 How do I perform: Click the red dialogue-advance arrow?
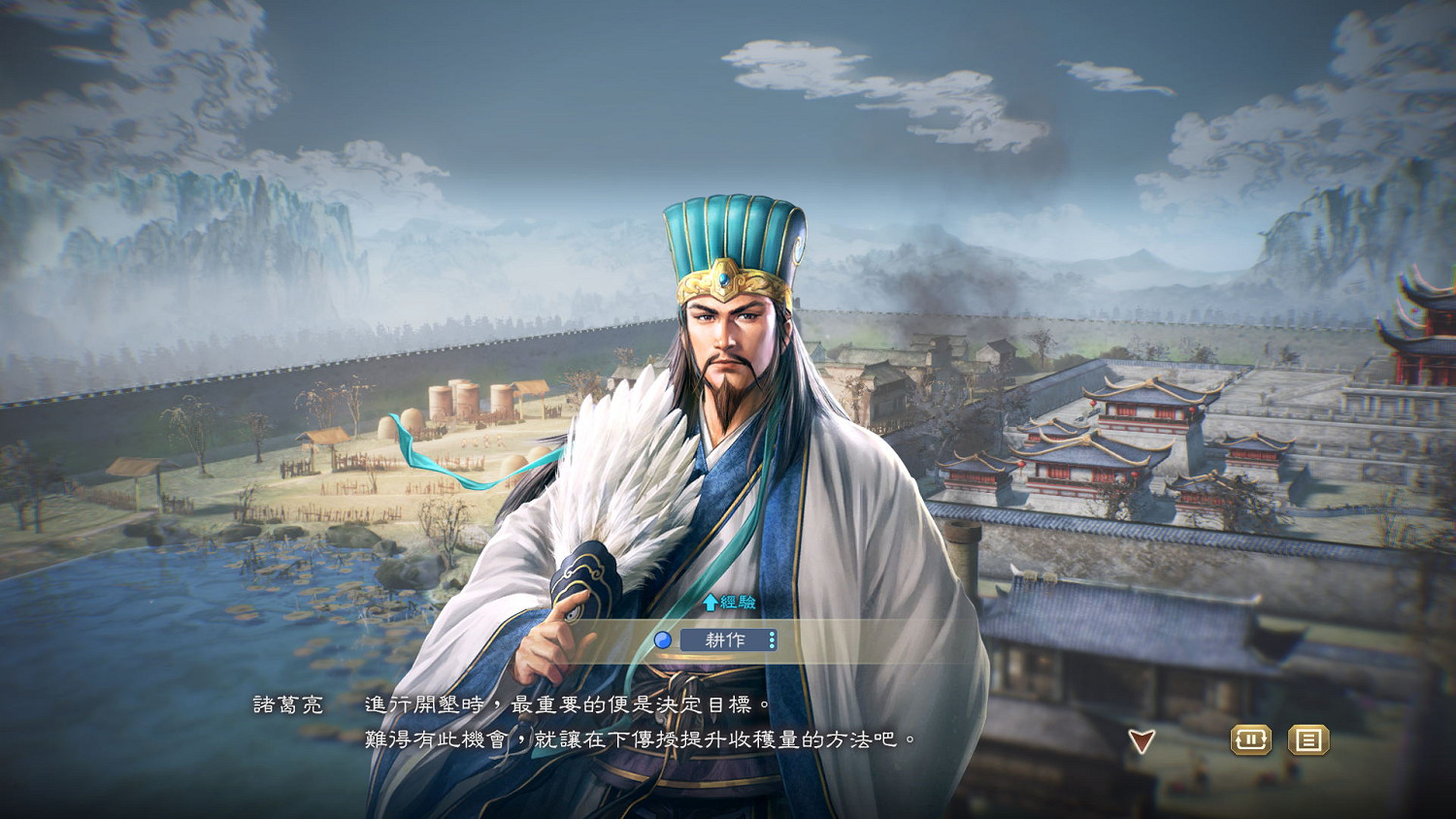(1142, 740)
